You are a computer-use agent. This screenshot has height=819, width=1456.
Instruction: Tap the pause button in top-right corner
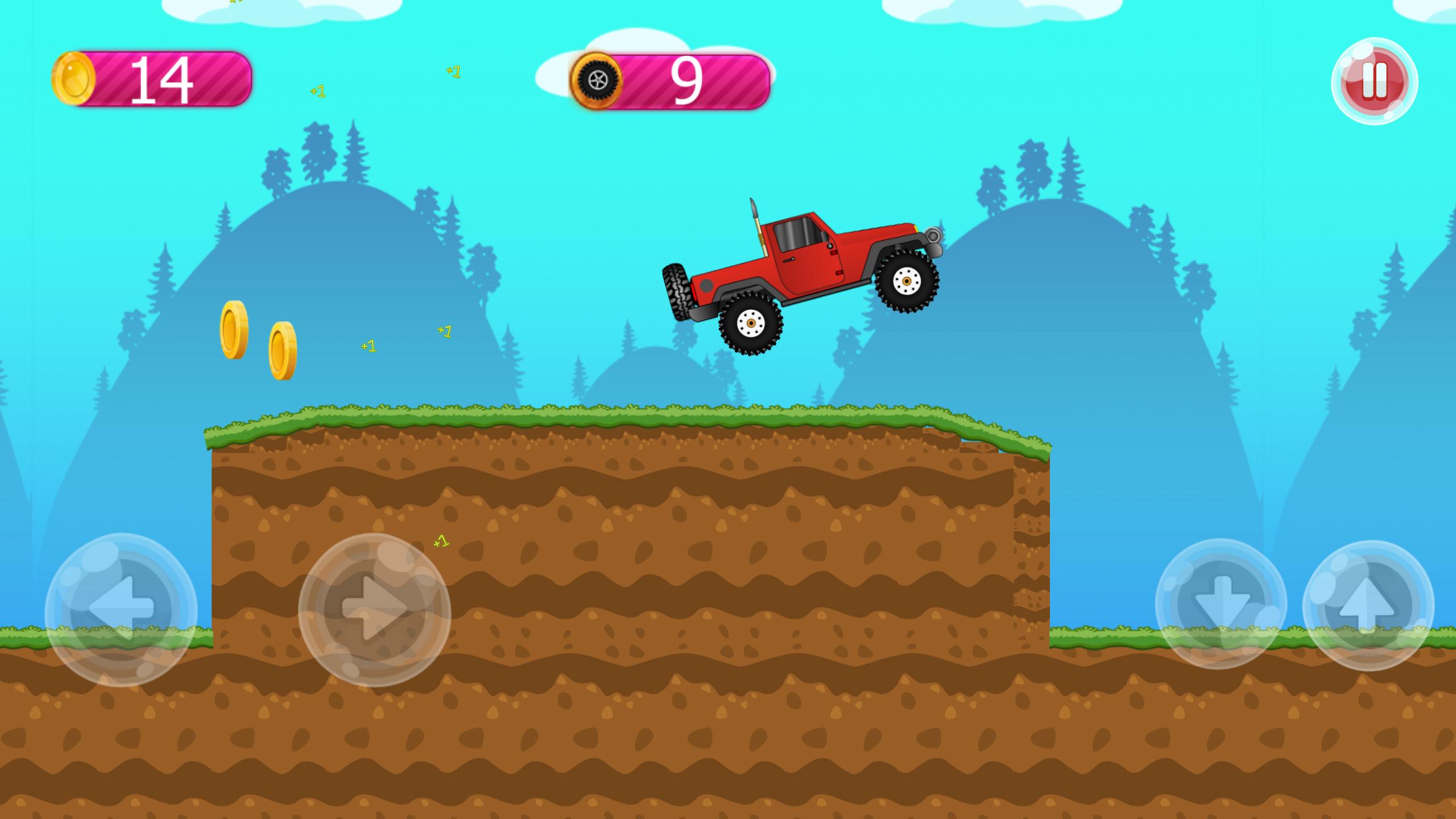tap(1375, 80)
